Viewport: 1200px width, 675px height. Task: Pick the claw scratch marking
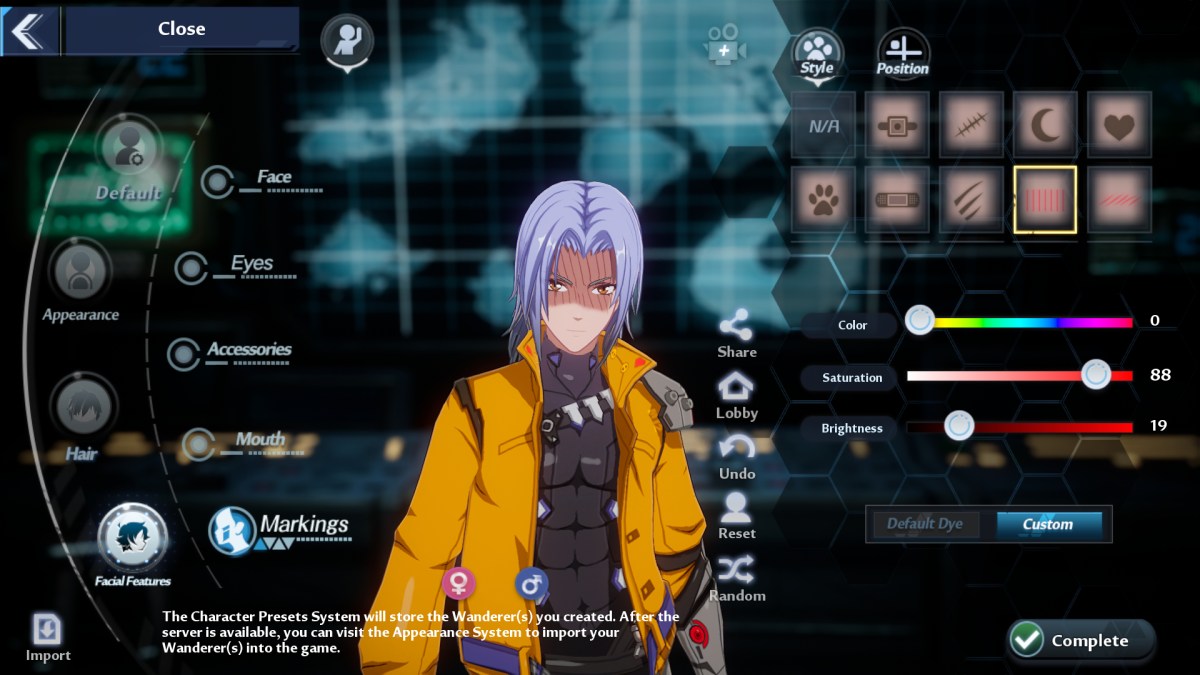[971, 199]
